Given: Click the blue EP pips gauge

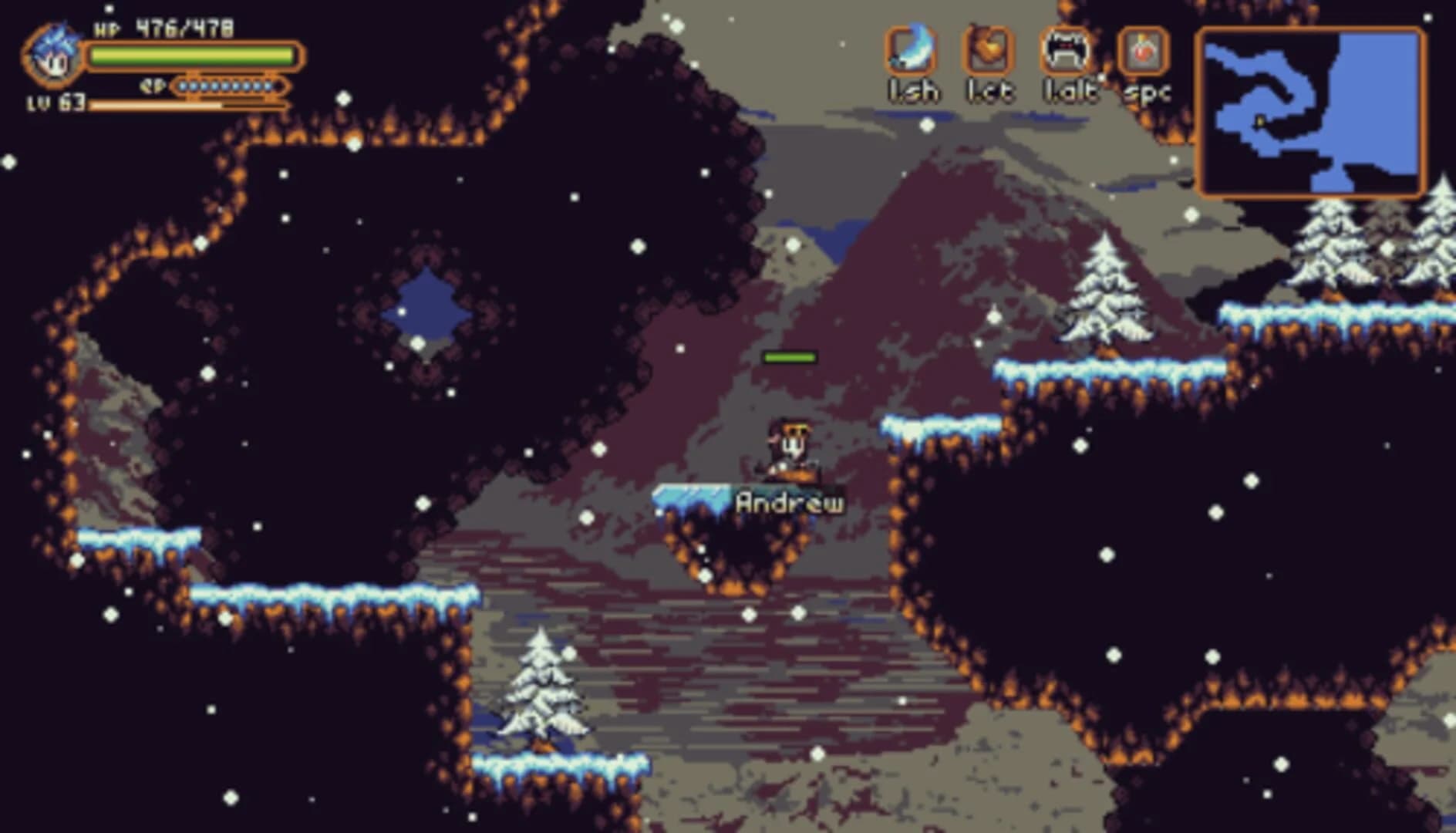Looking at the screenshot, I should coord(228,87).
